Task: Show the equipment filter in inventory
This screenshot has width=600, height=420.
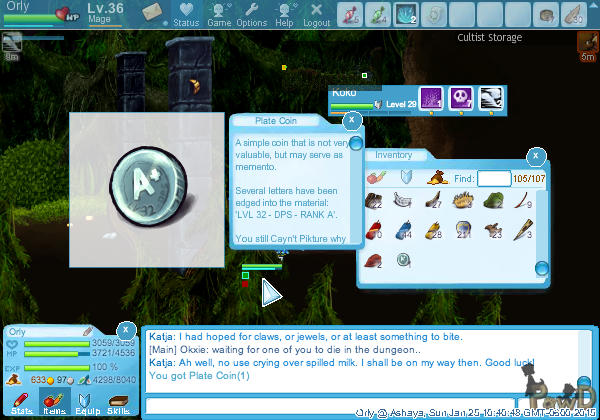Action: (x=407, y=178)
